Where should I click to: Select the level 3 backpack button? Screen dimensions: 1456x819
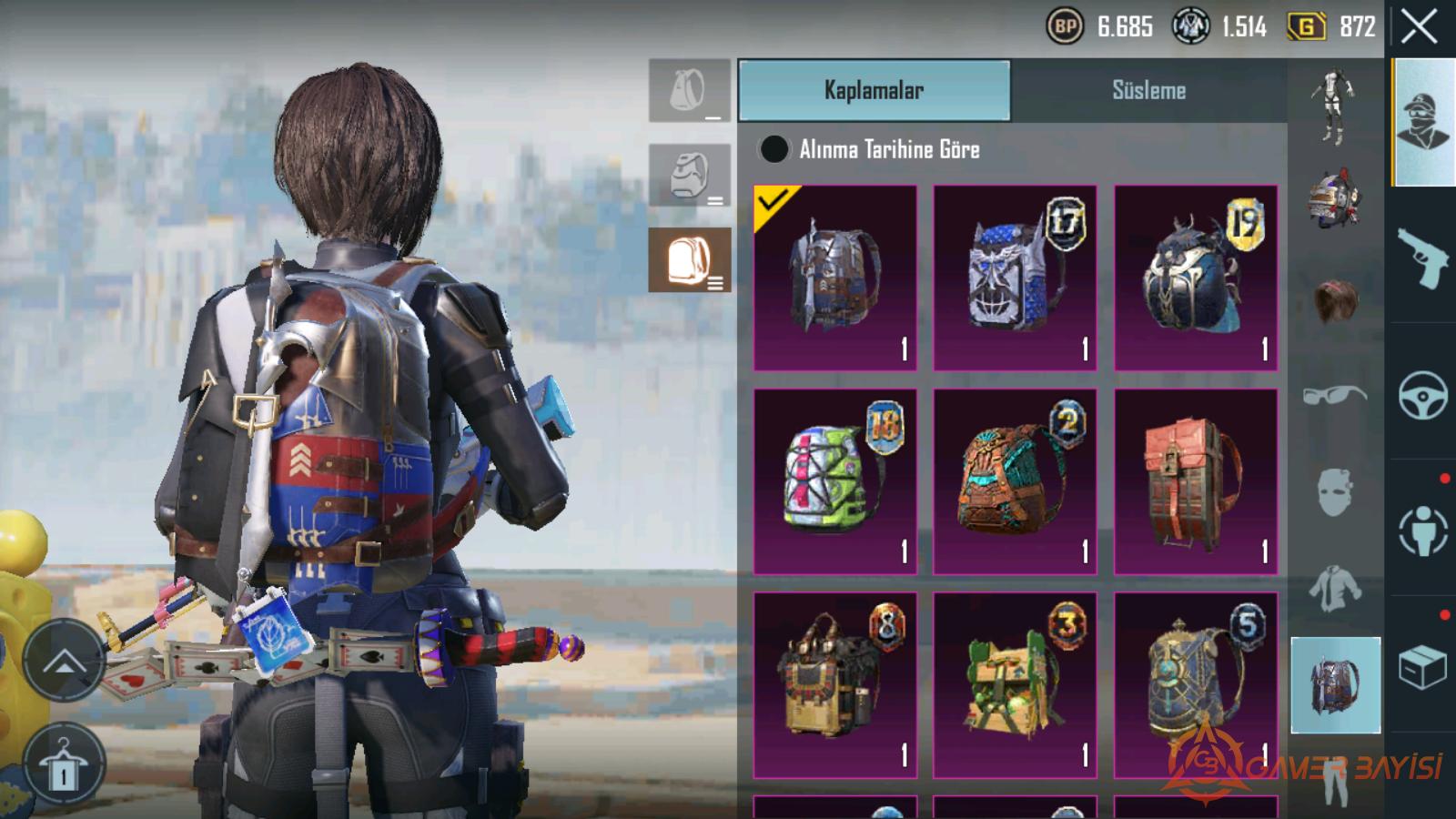690,260
